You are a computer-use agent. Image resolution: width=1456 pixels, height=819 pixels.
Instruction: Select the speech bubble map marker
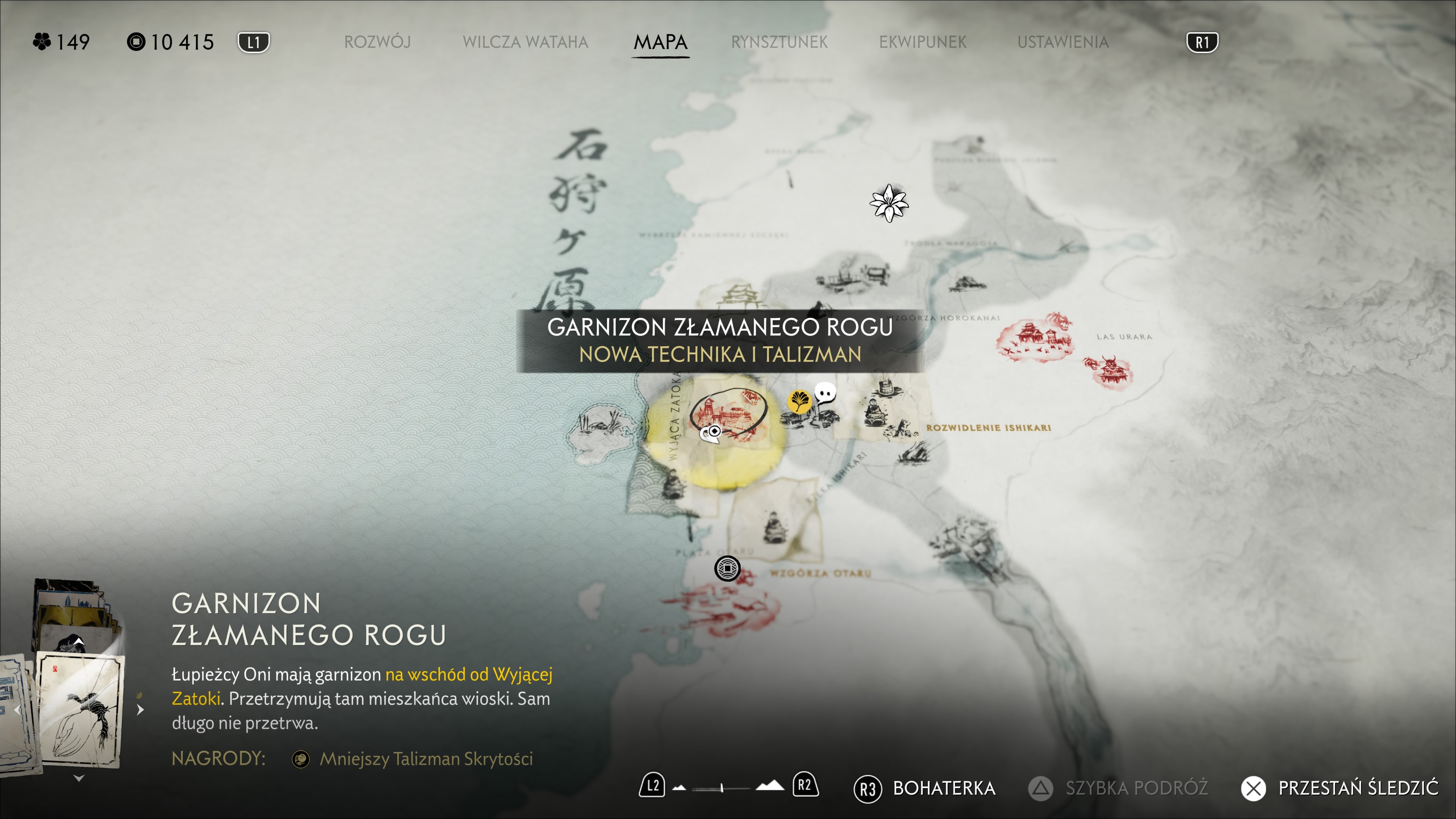point(825,392)
